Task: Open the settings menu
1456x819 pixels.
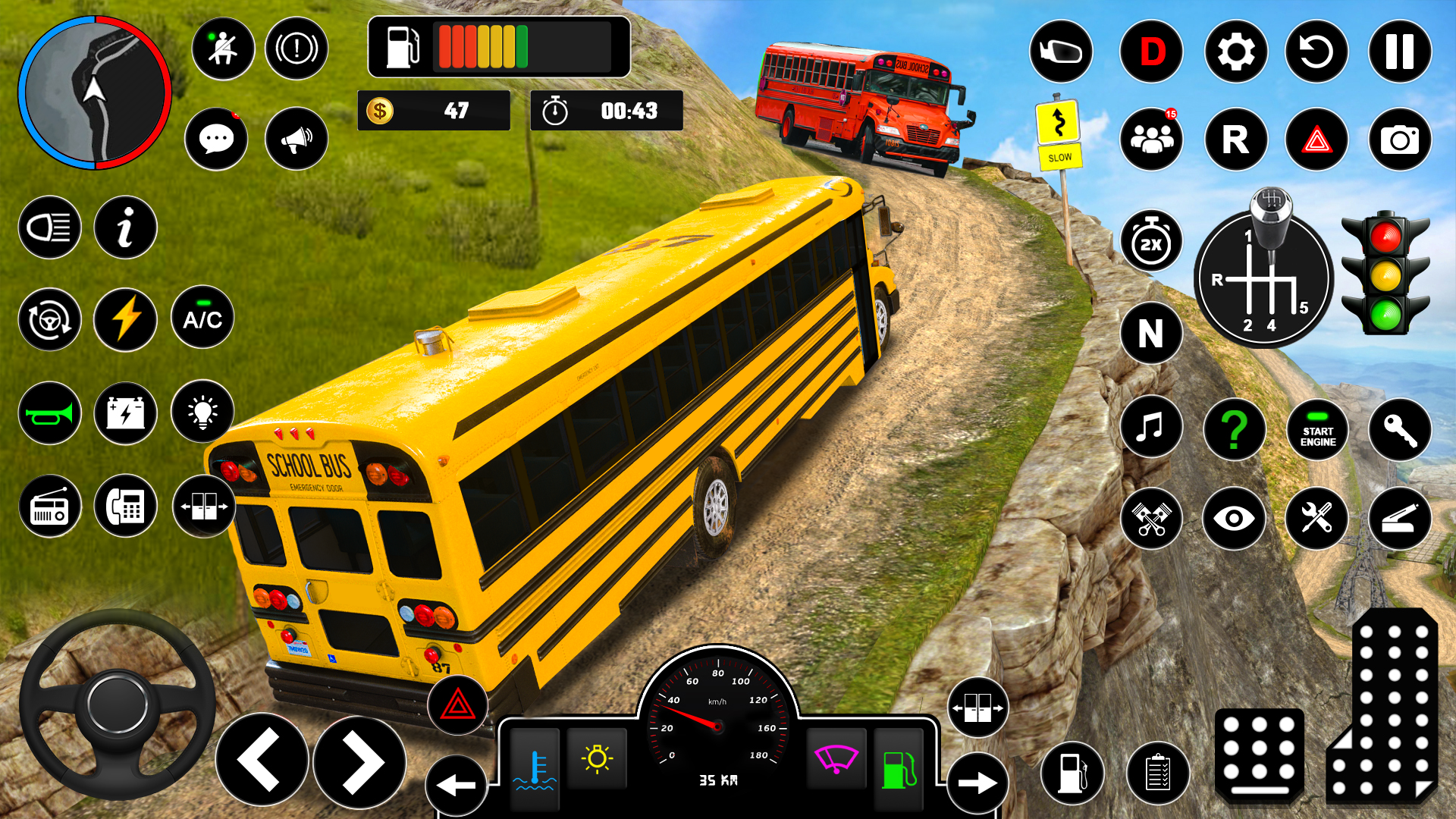Action: pos(1235,50)
